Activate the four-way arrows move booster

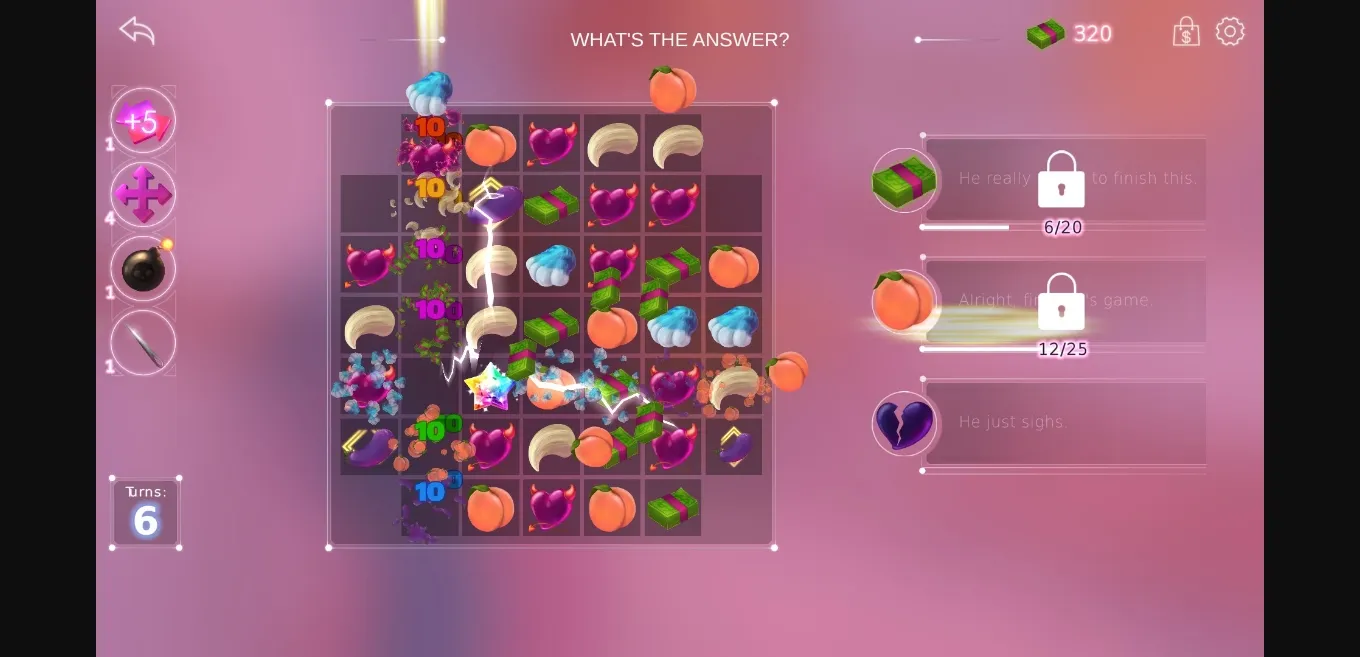pos(143,194)
